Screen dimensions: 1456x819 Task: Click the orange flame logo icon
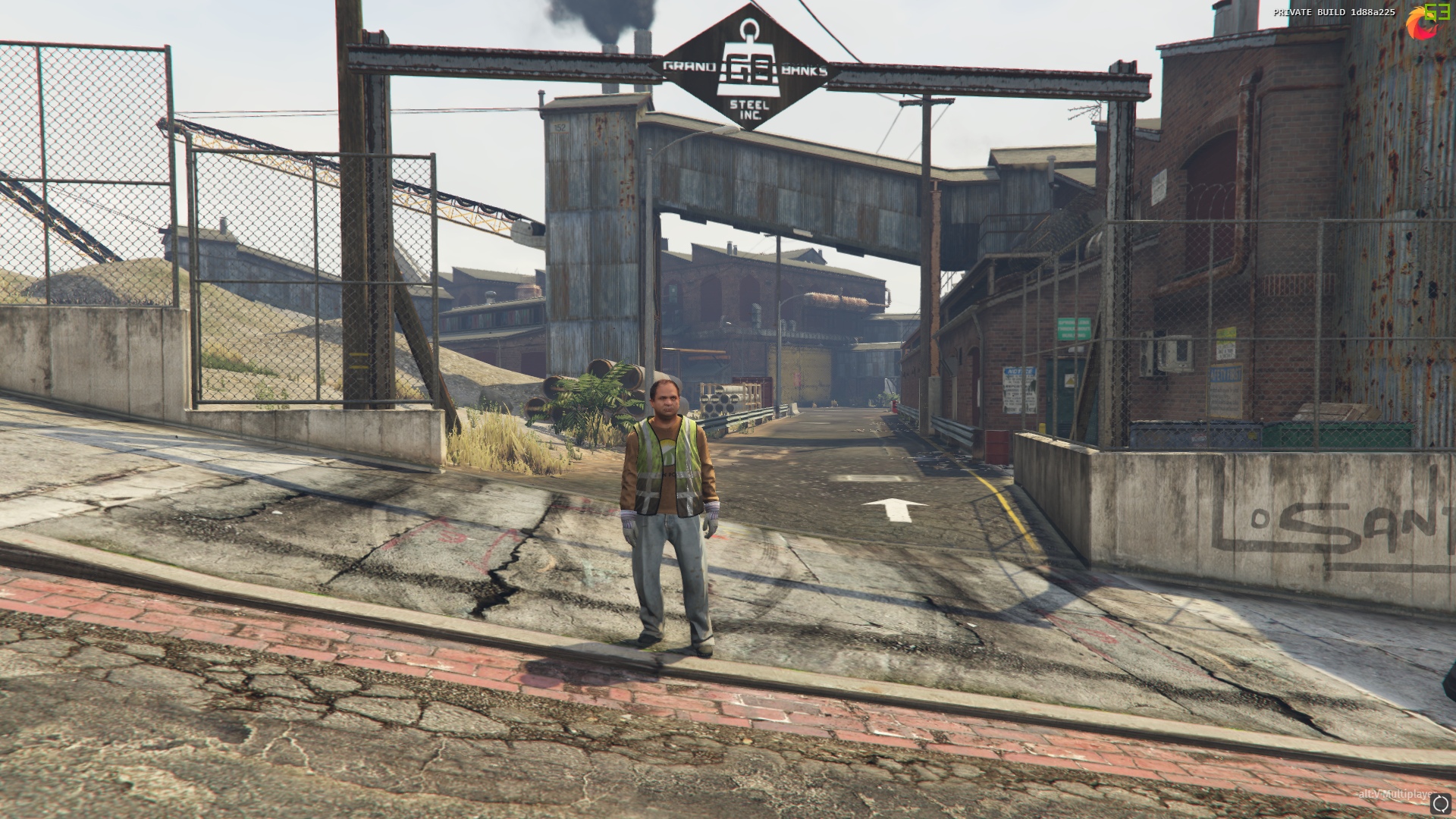tap(1417, 25)
